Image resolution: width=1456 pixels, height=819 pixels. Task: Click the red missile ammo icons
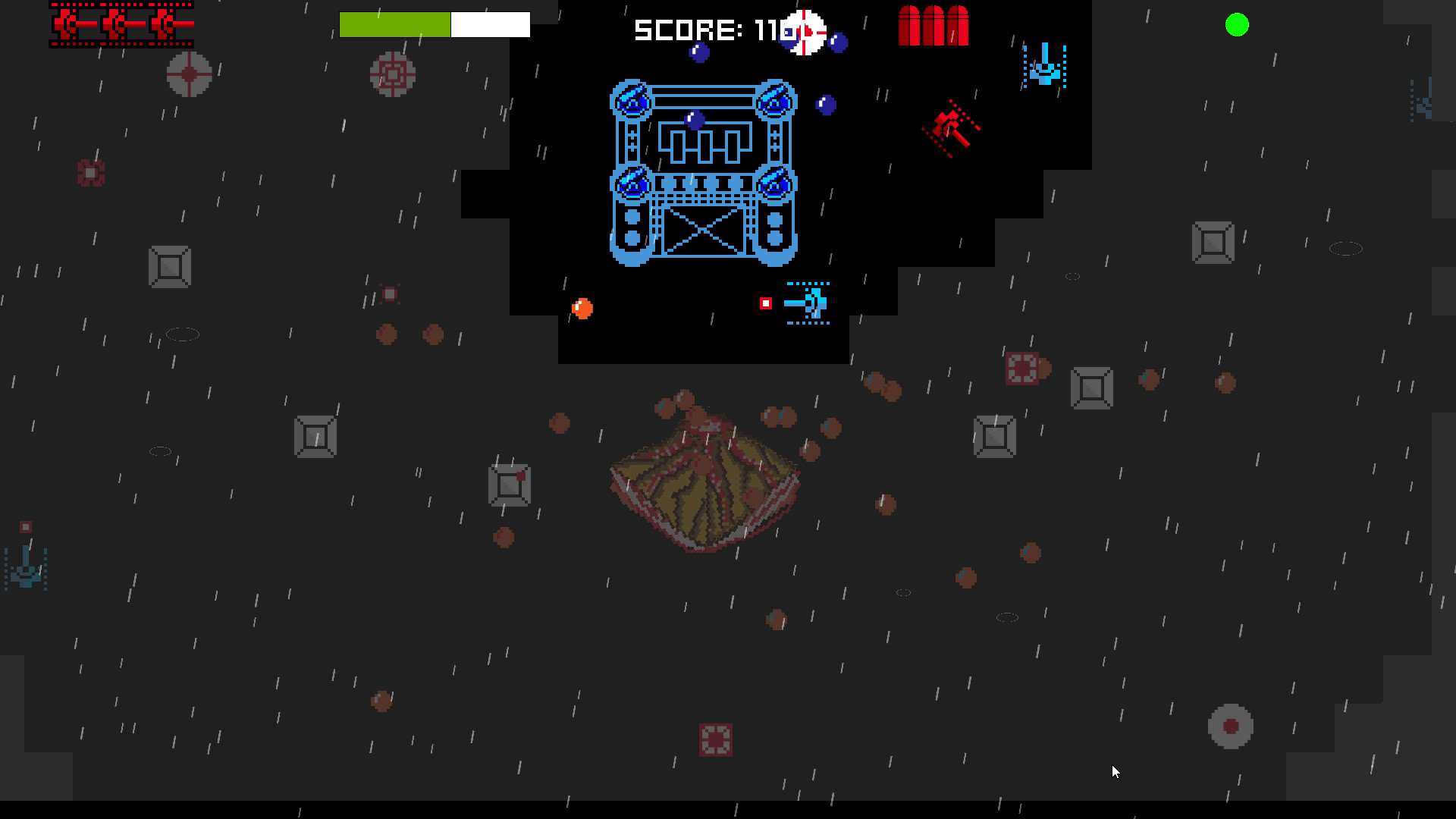pos(933,24)
